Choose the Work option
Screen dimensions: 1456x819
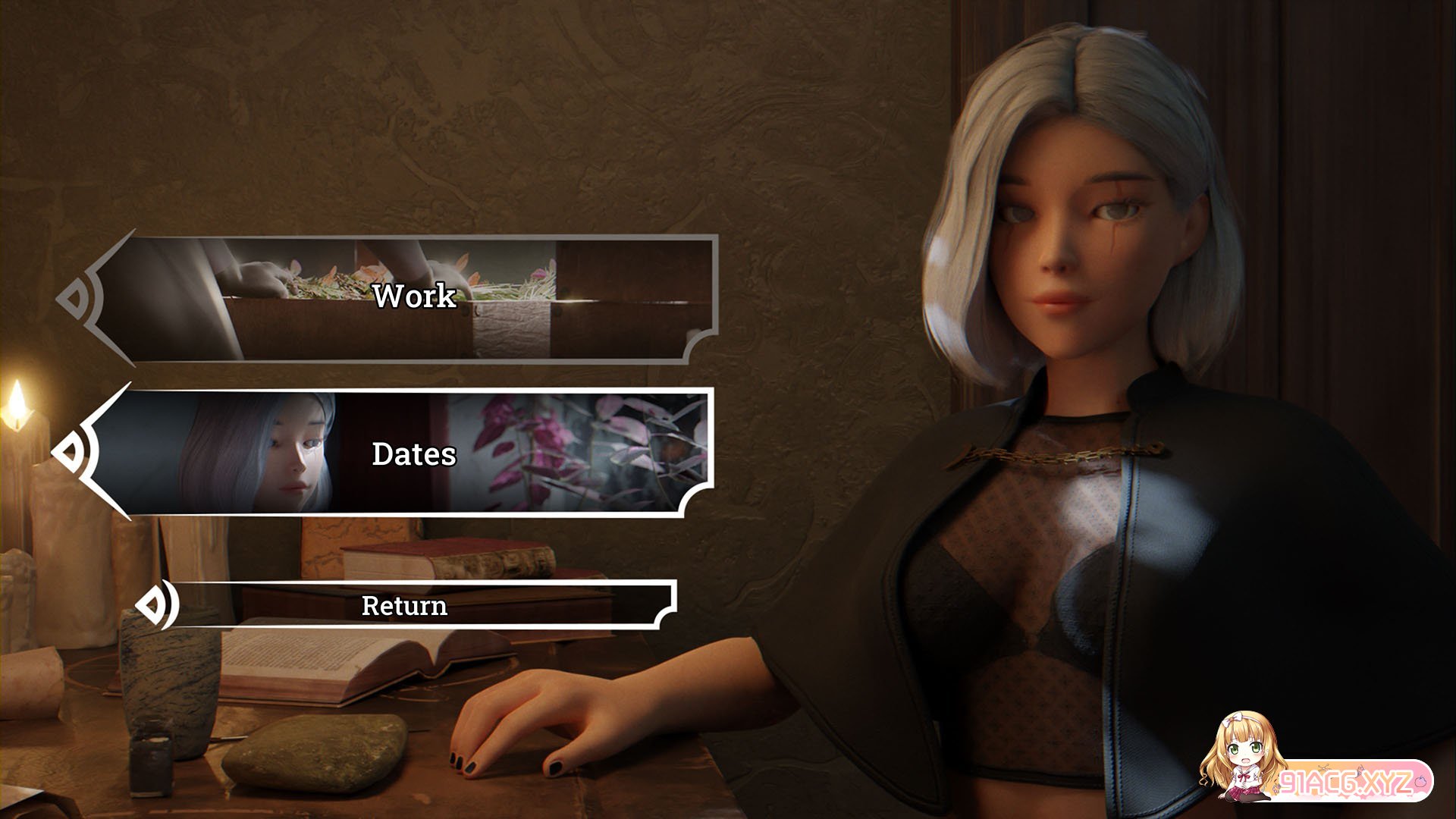coord(413,297)
